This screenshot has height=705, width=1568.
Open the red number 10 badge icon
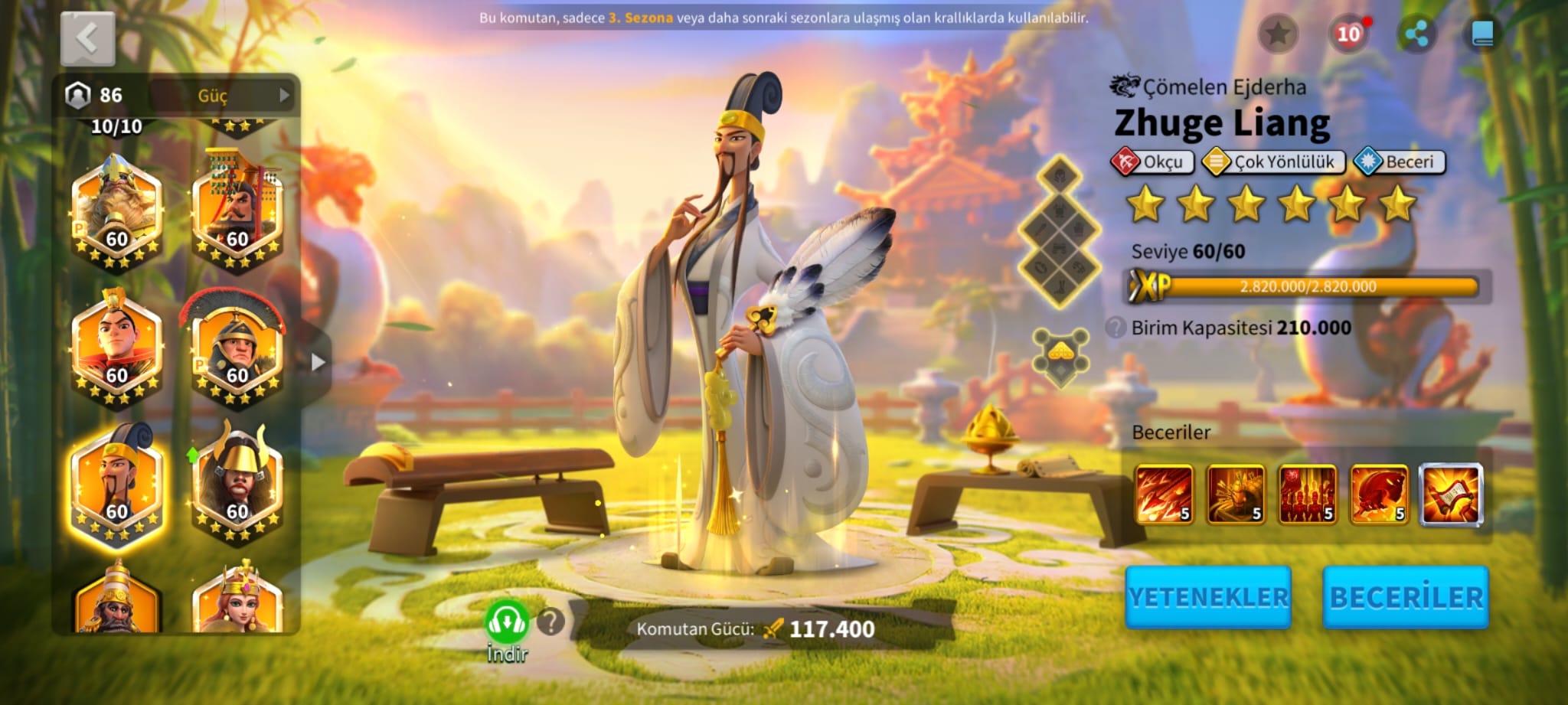click(x=1348, y=34)
